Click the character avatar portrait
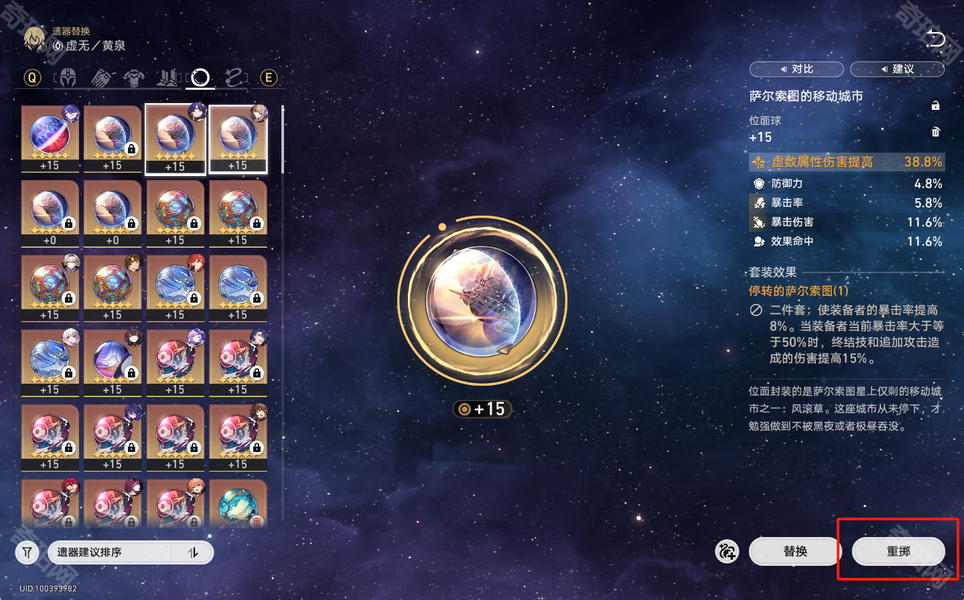The height and width of the screenshot is (600, 964). 34,38
